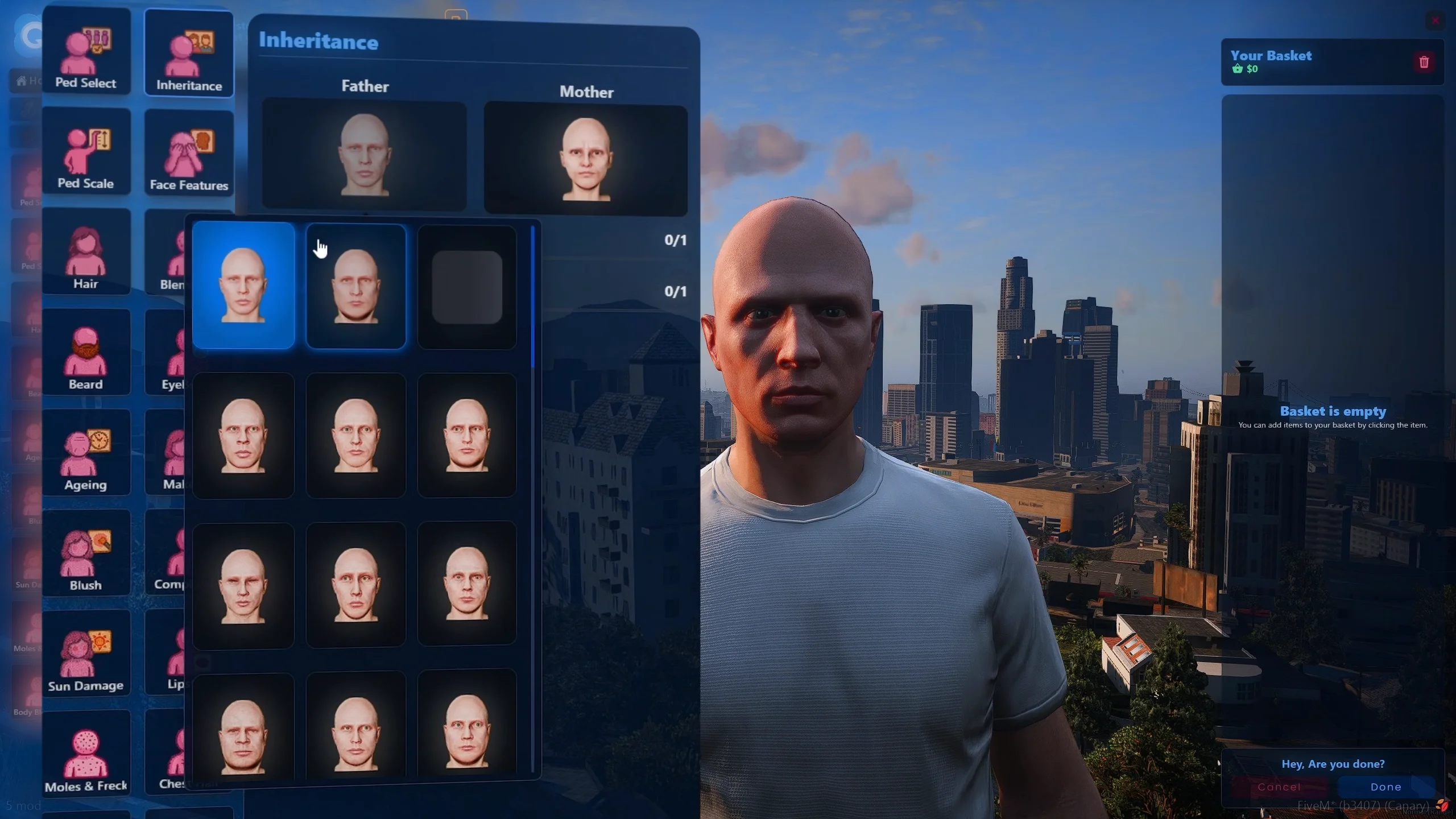Confirm with the Done button
Screen dimensions: 1456x819
[1385, 787]
